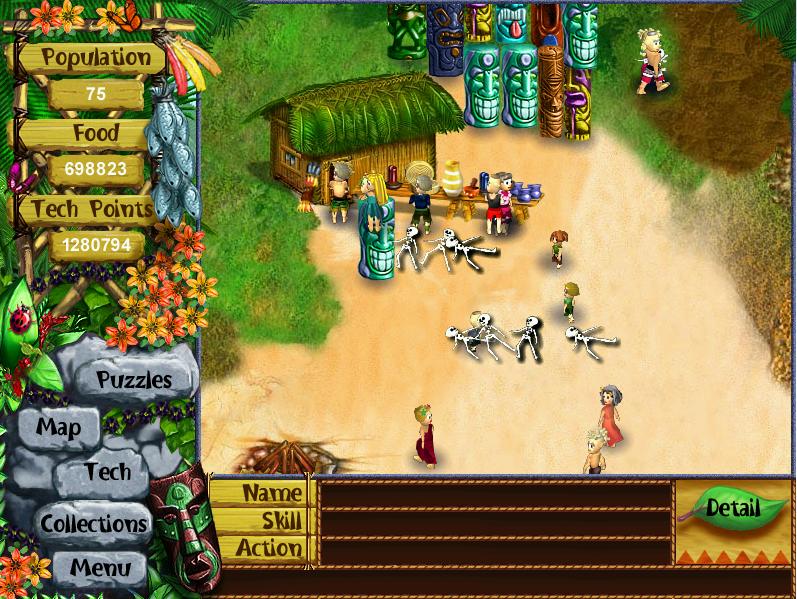Open the Puzzles screen
The height and width of the screenshot is (599, 797).
tap(133, 380)
